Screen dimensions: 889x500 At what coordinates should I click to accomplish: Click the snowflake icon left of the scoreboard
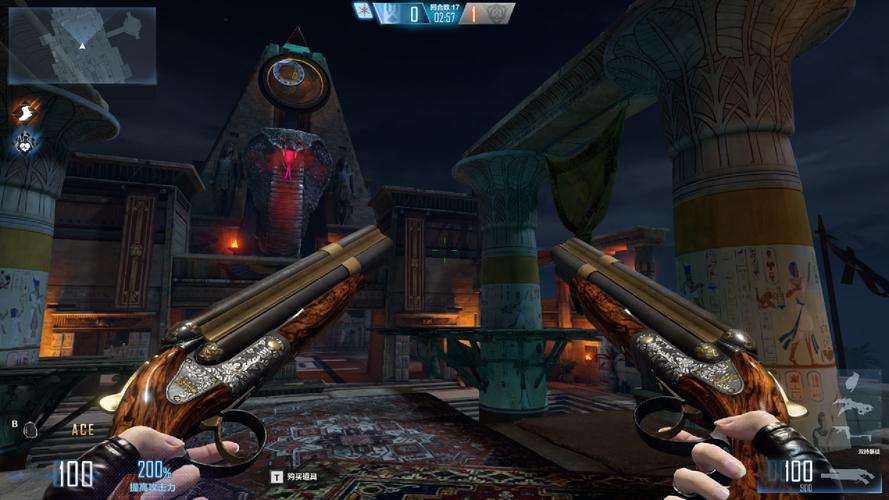(x=363, y=11)
